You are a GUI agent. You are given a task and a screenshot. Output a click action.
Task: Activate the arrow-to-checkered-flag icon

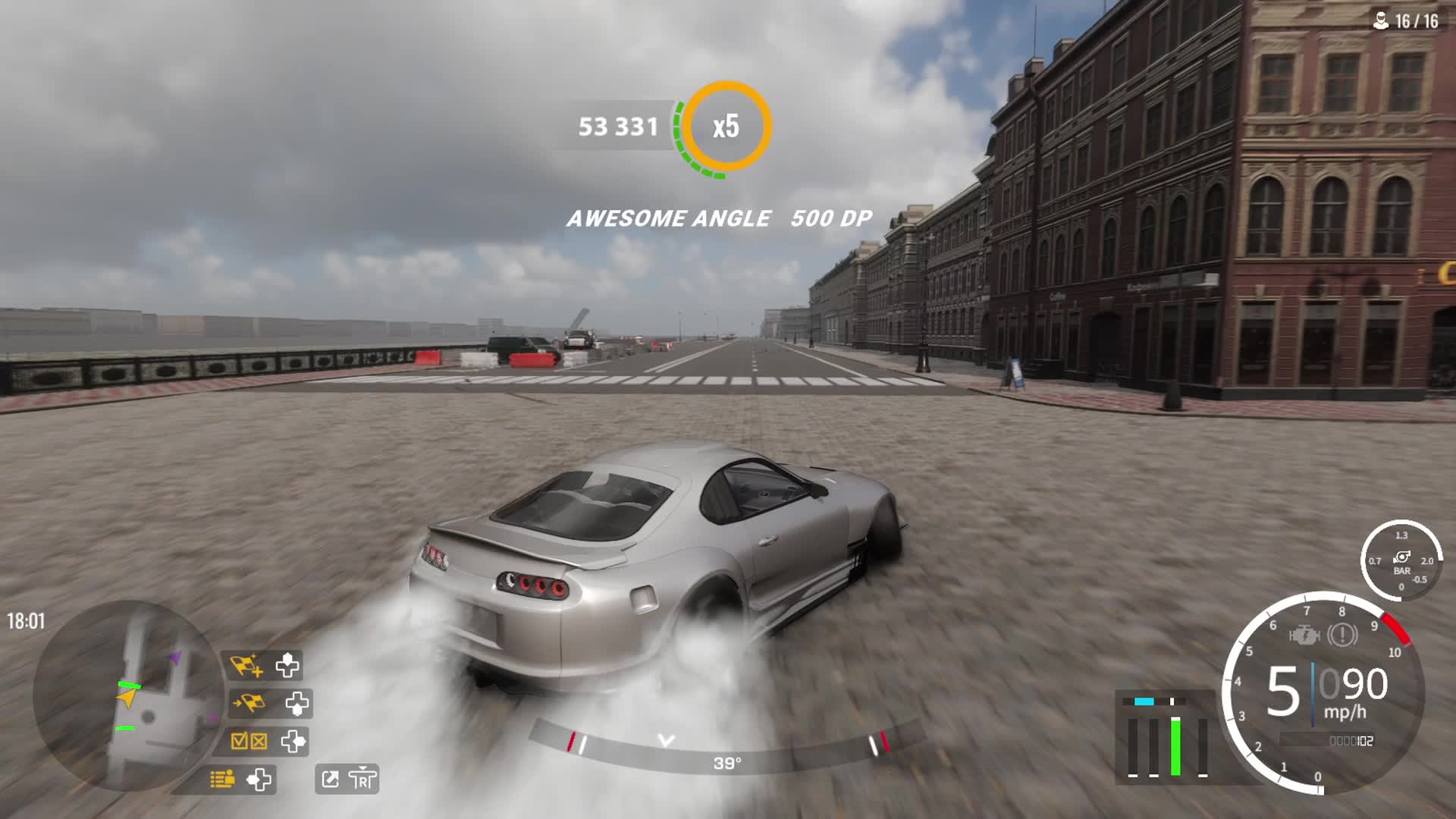(248, 704)
